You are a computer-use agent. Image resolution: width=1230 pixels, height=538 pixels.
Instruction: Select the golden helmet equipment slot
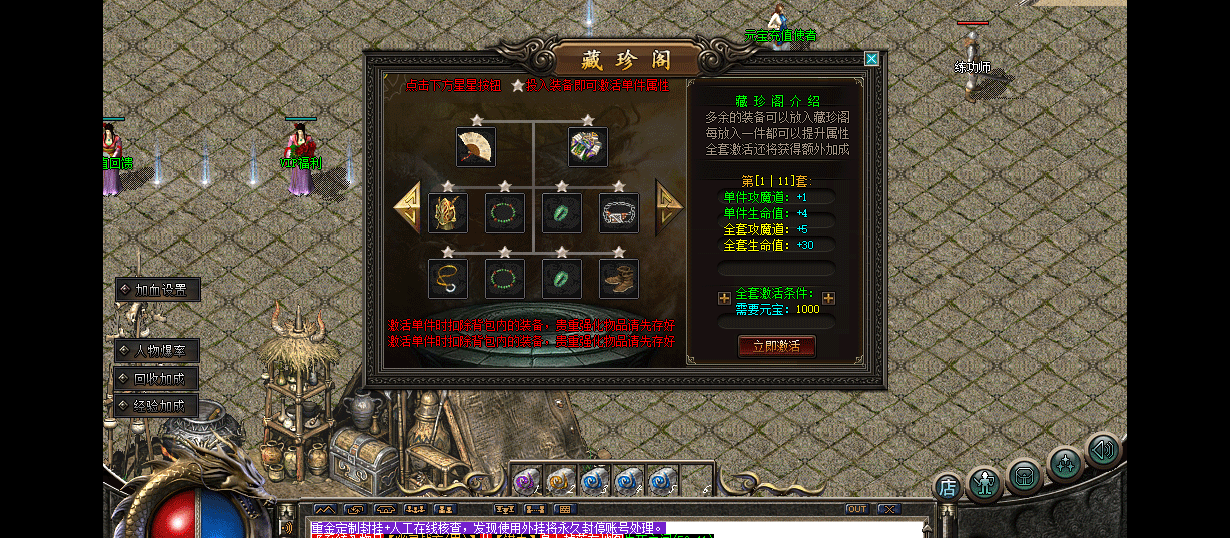click(x=447, y=213)
